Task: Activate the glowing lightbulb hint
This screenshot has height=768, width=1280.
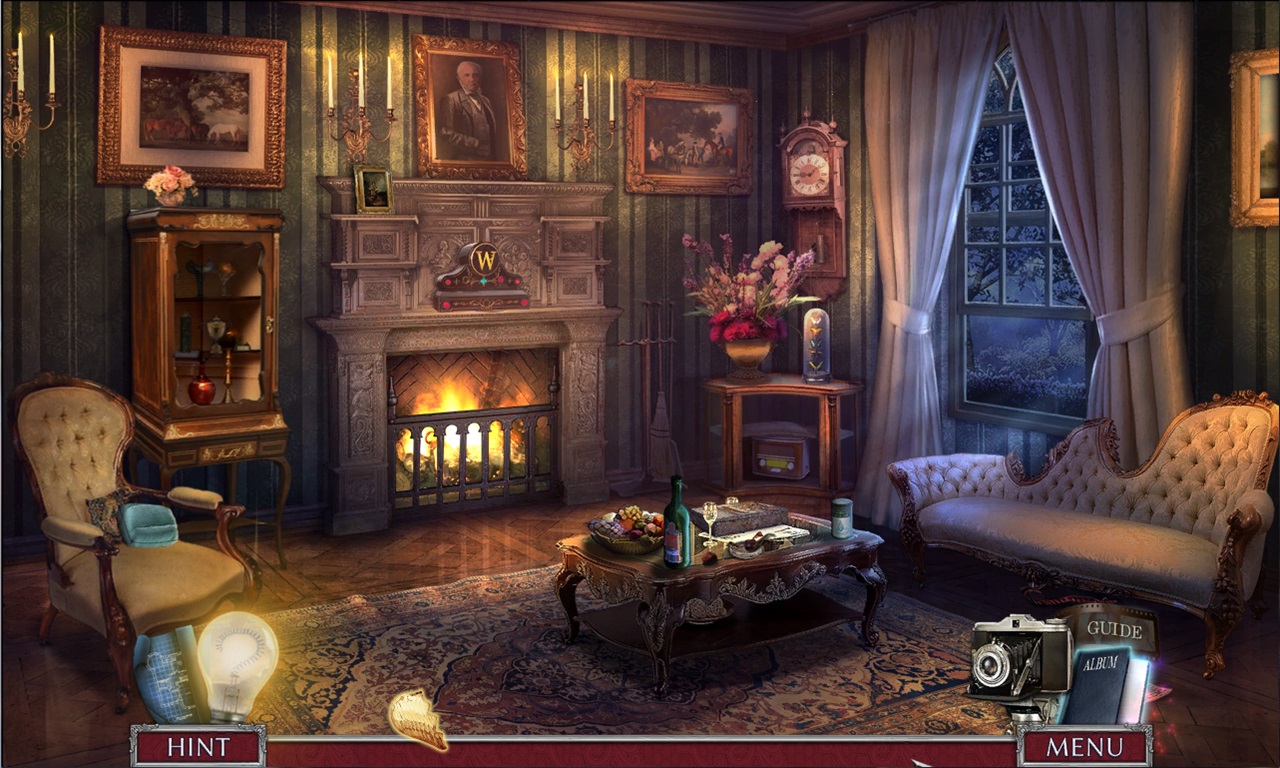Action: pos(237,664)
